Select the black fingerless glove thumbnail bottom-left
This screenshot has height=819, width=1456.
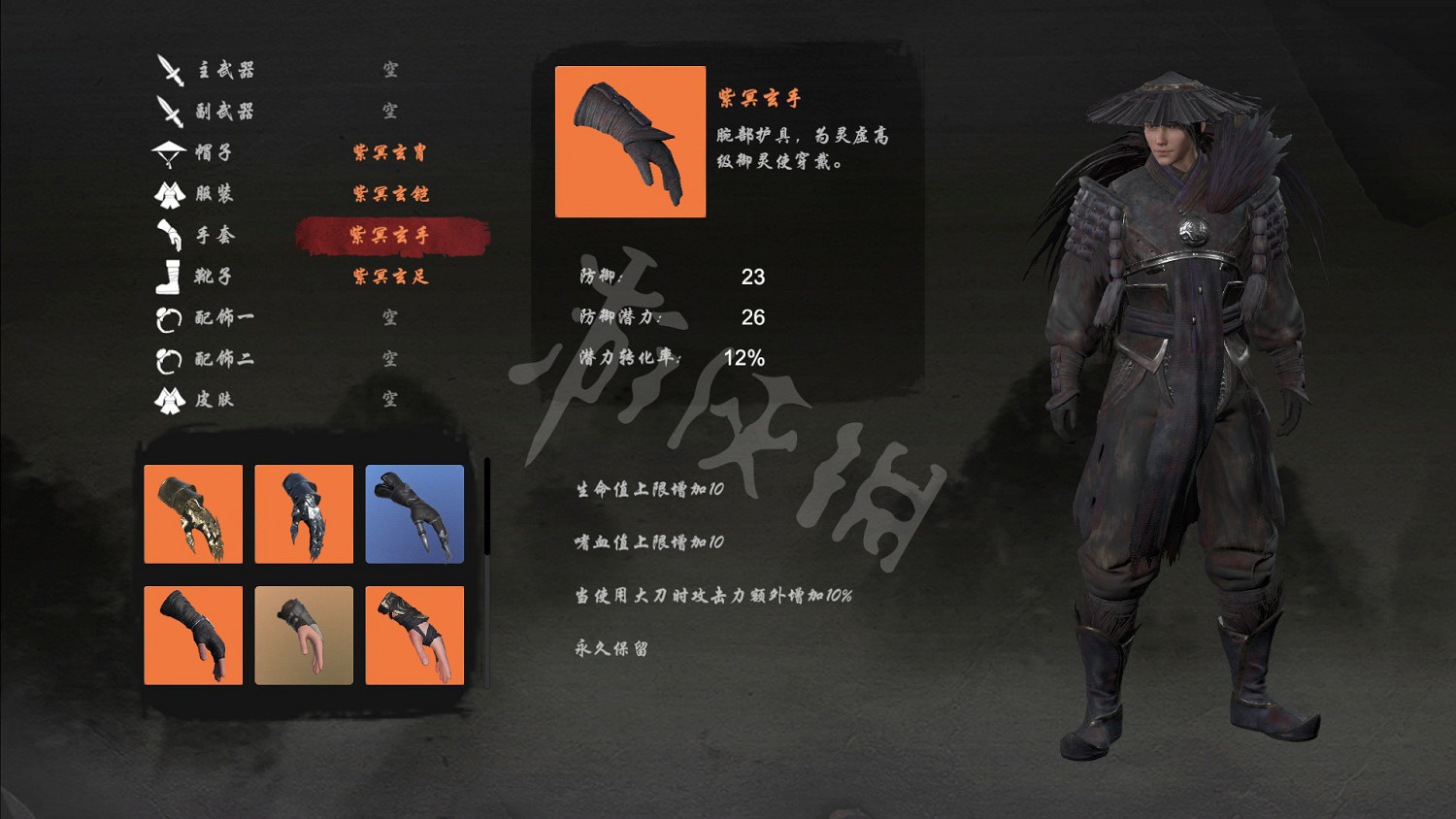point(193,636)
